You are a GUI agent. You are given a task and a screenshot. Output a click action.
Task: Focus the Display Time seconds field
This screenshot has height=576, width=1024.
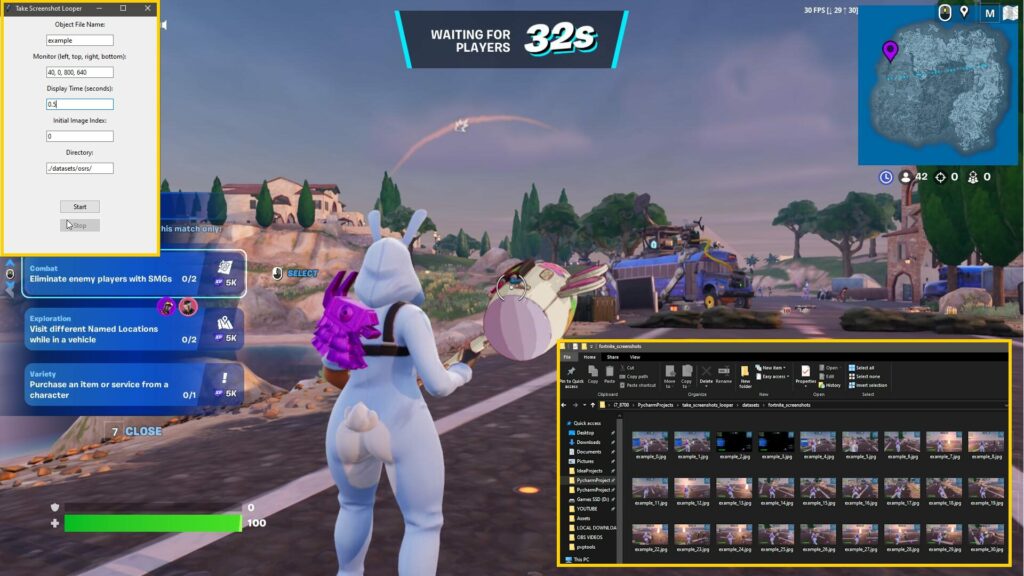pyautogui.click(x=80, y=104)
